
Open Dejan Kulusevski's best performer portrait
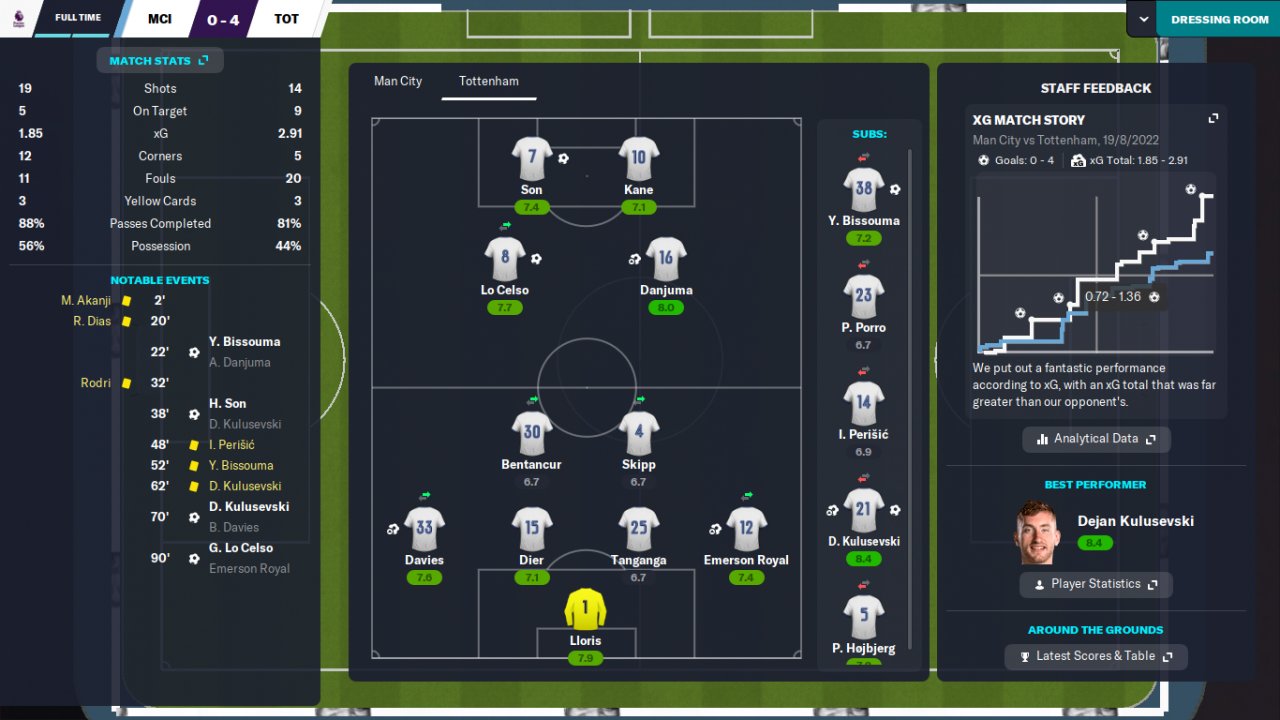(x=1038, y=532)
